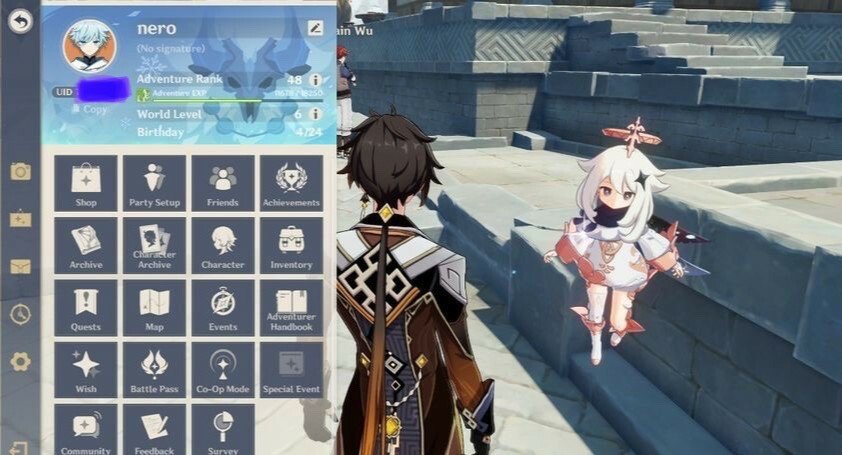Show Adventure Rank info
The image size is (842, 455).
(316, 80)
